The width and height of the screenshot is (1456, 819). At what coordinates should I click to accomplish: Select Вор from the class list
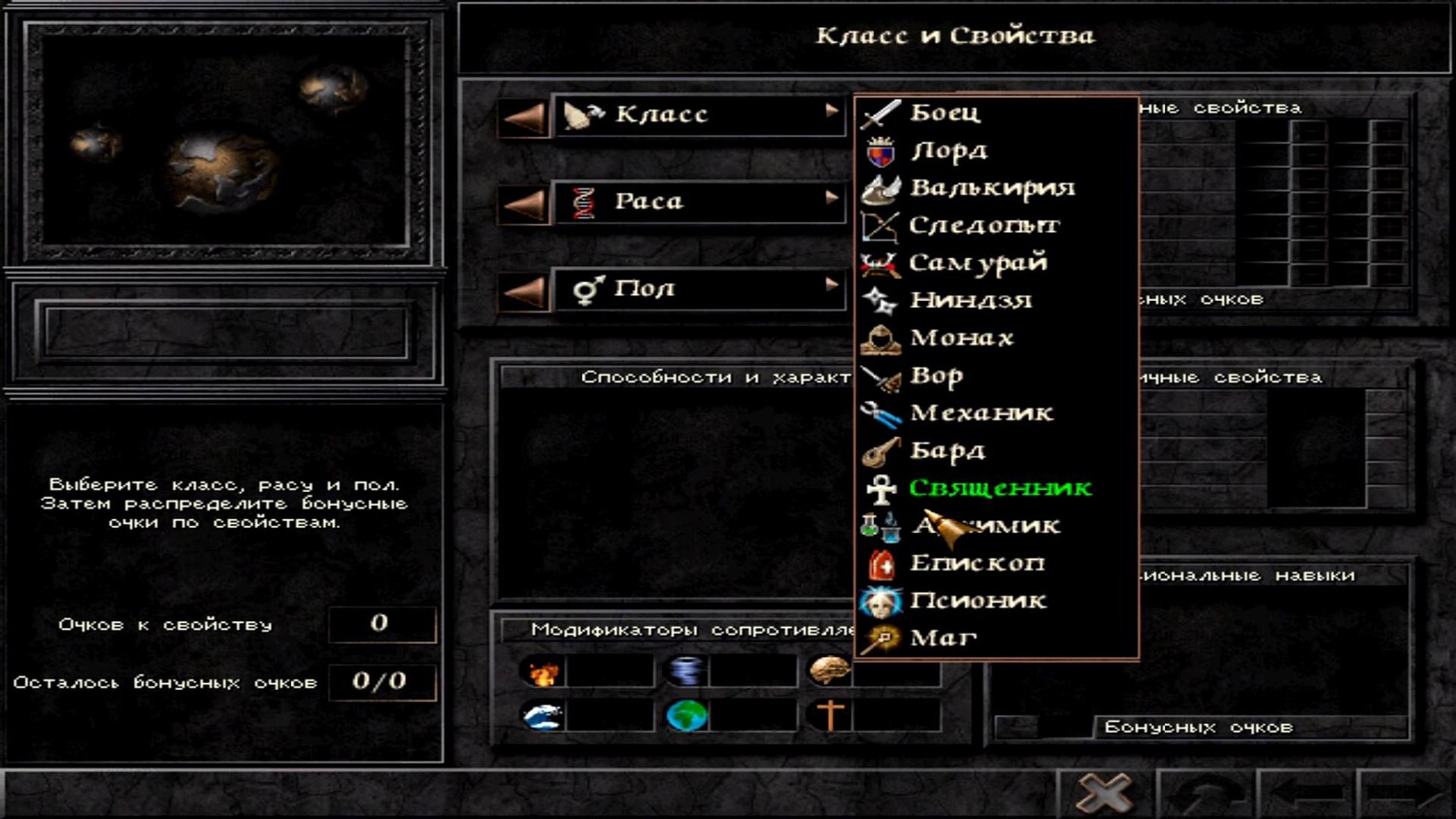tap(936, 376)
